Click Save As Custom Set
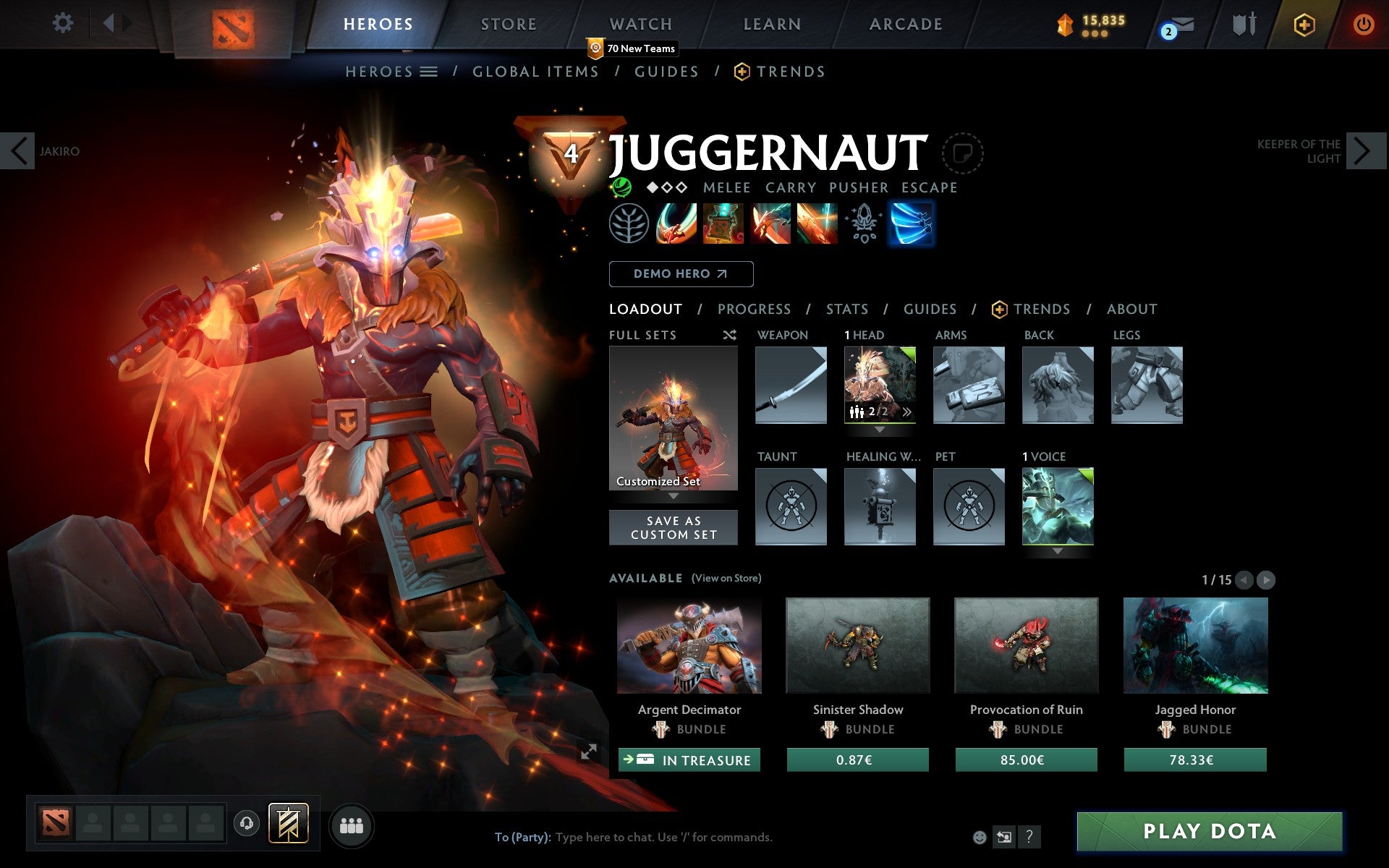 [674, 527]
